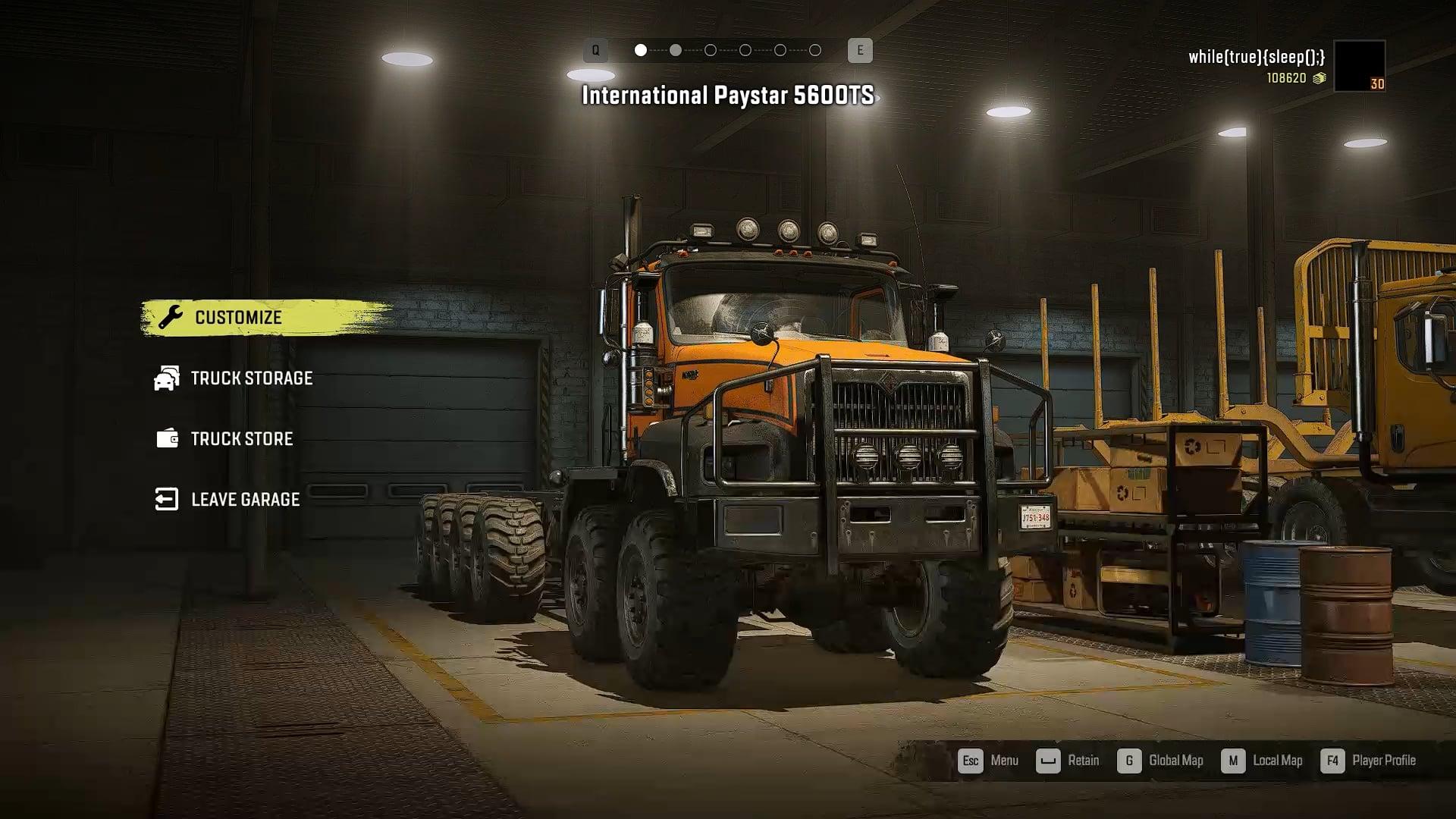Open the Customize menu
Viewport: 1456px width, 819px height.
coord(238,318)
